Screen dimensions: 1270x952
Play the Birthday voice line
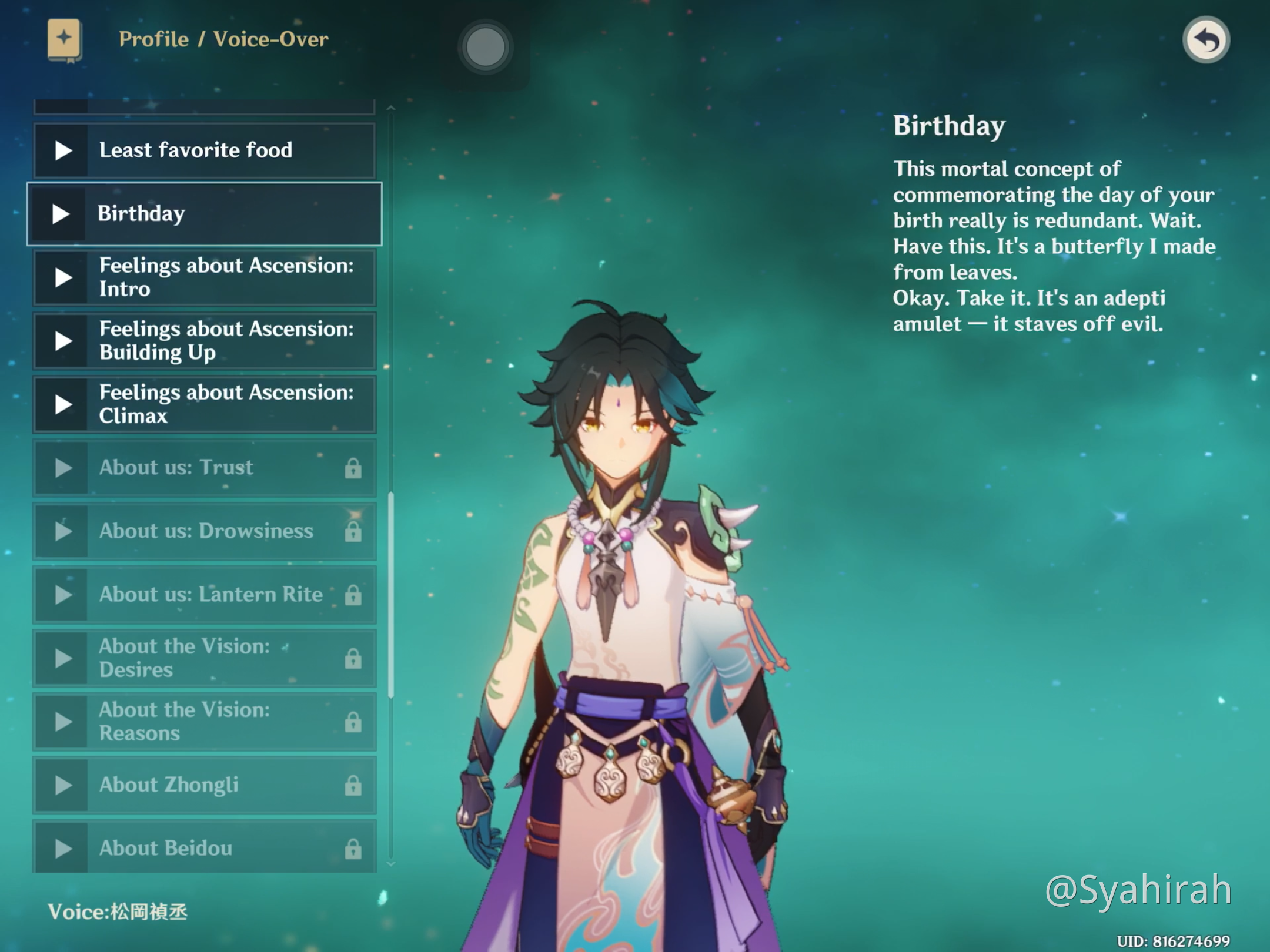[62, 213]
